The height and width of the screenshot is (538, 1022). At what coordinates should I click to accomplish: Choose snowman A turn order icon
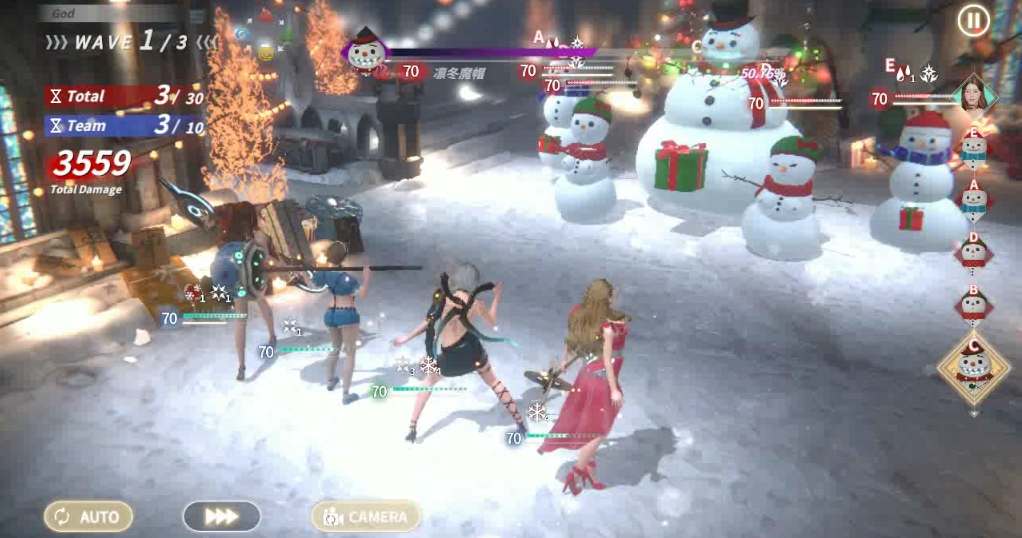(973, 199)
